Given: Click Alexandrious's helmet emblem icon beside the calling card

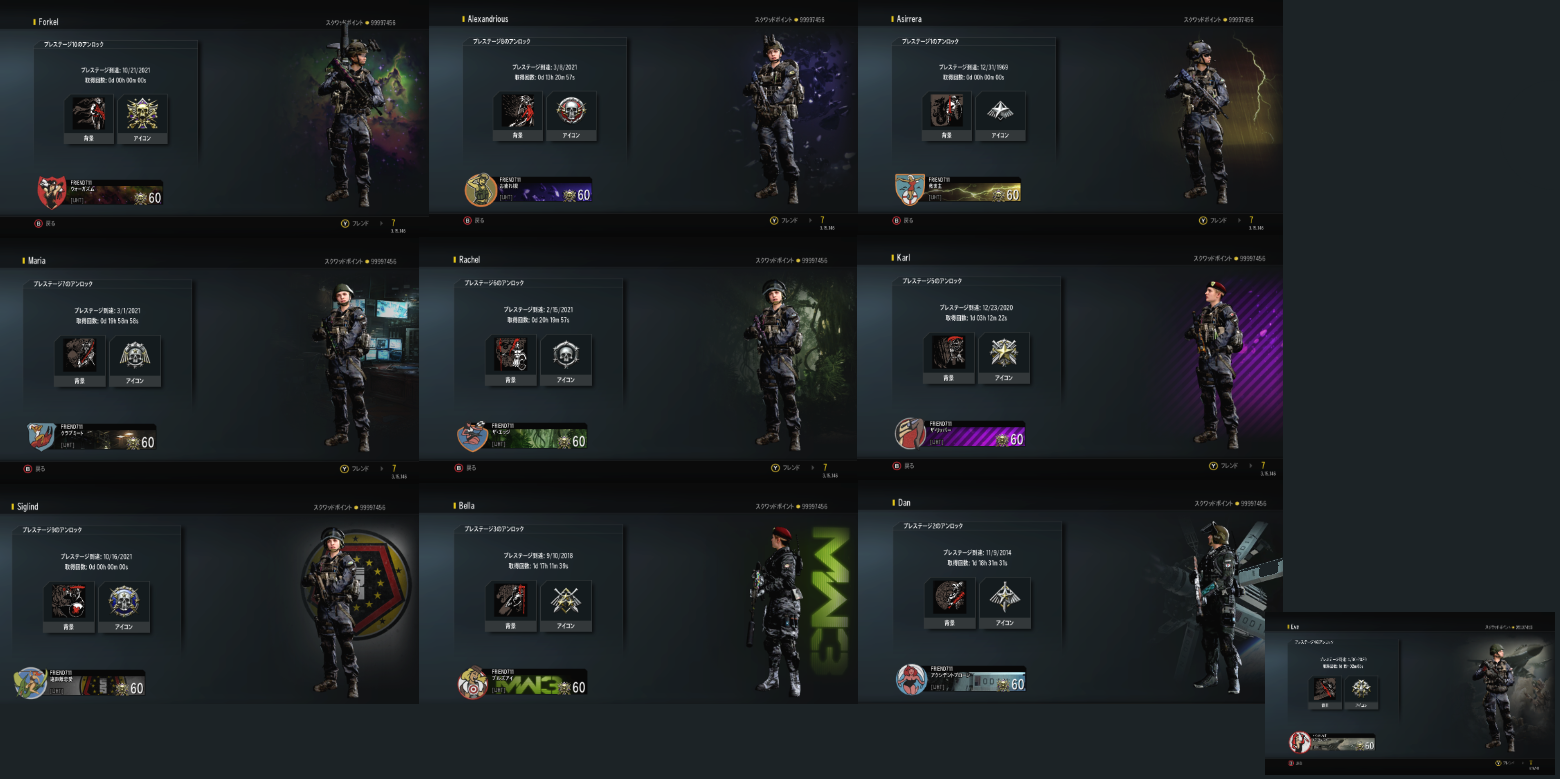Looking at the screenshot, I should pos(480,188).
